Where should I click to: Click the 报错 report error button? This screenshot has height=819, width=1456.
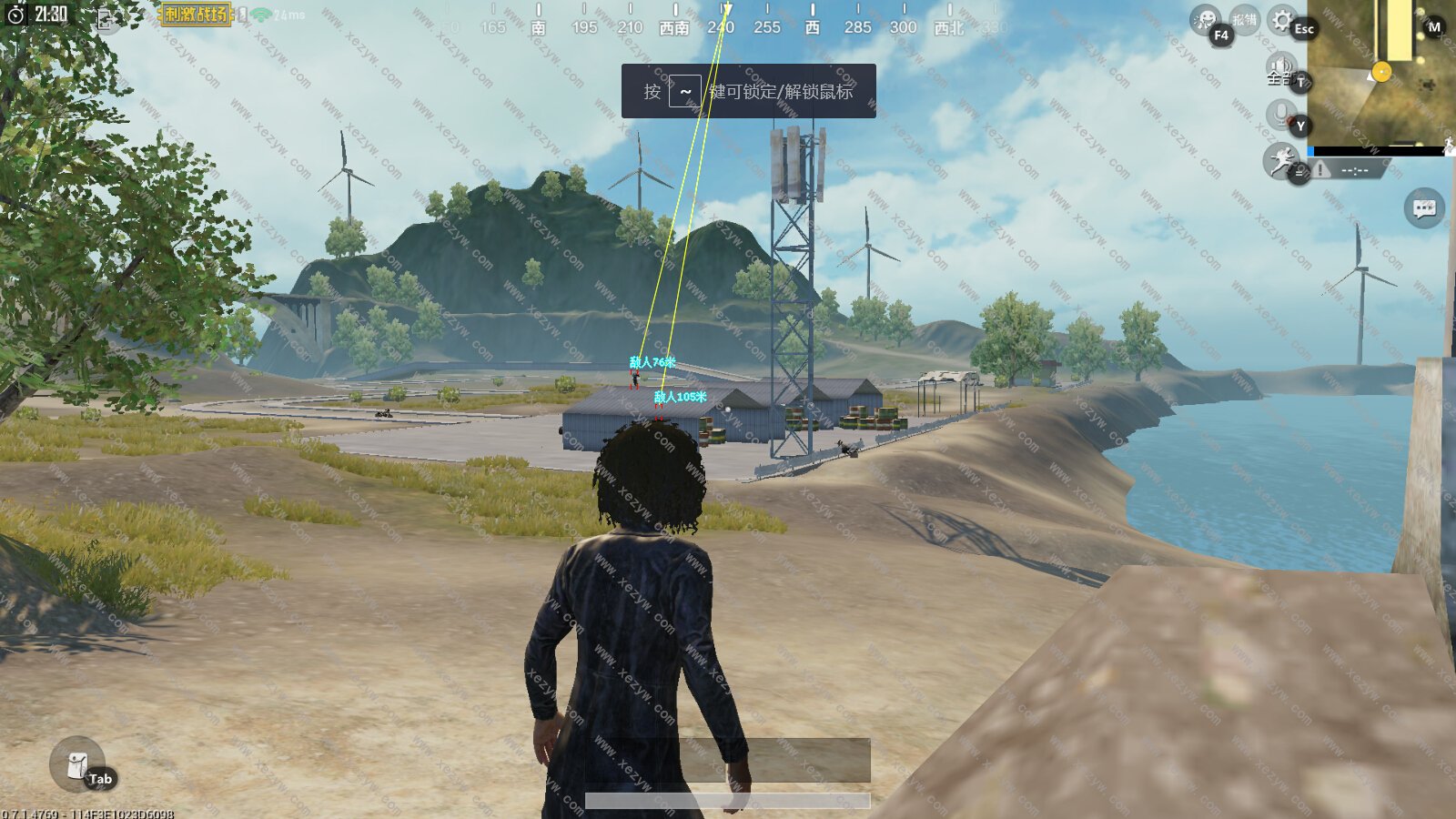[1244, 20]
